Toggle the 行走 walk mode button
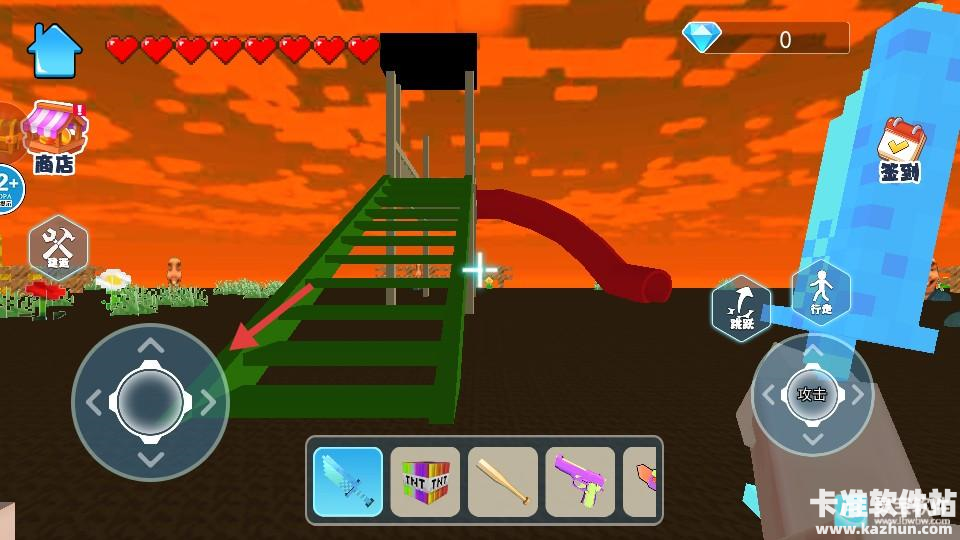Screen dimensions: 960x540 click(x=821, y=295)
